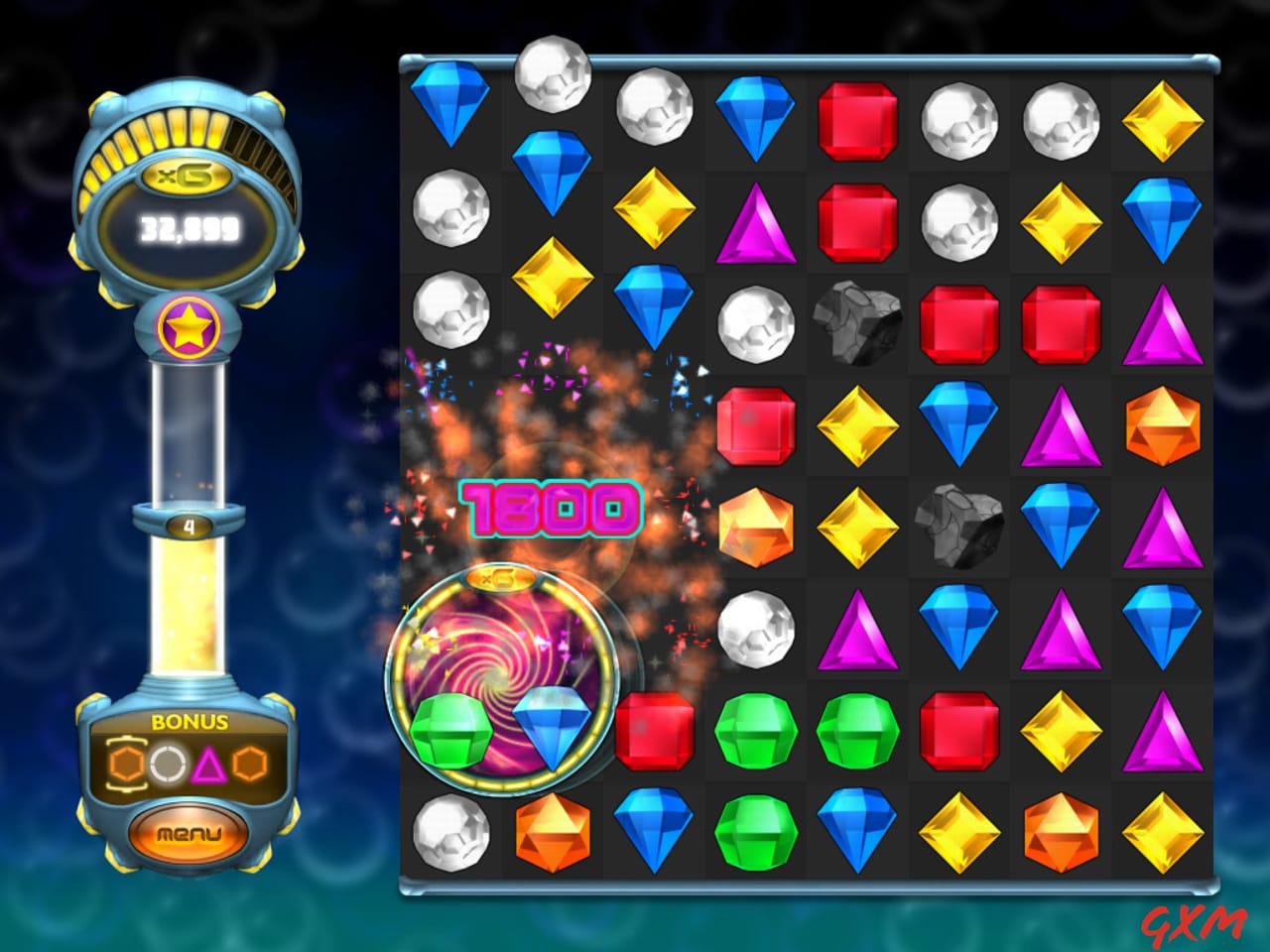
Task: Click the yellow diamond gem in the top-right corner
Action: pyautogui.click(x=1163, y=121)
